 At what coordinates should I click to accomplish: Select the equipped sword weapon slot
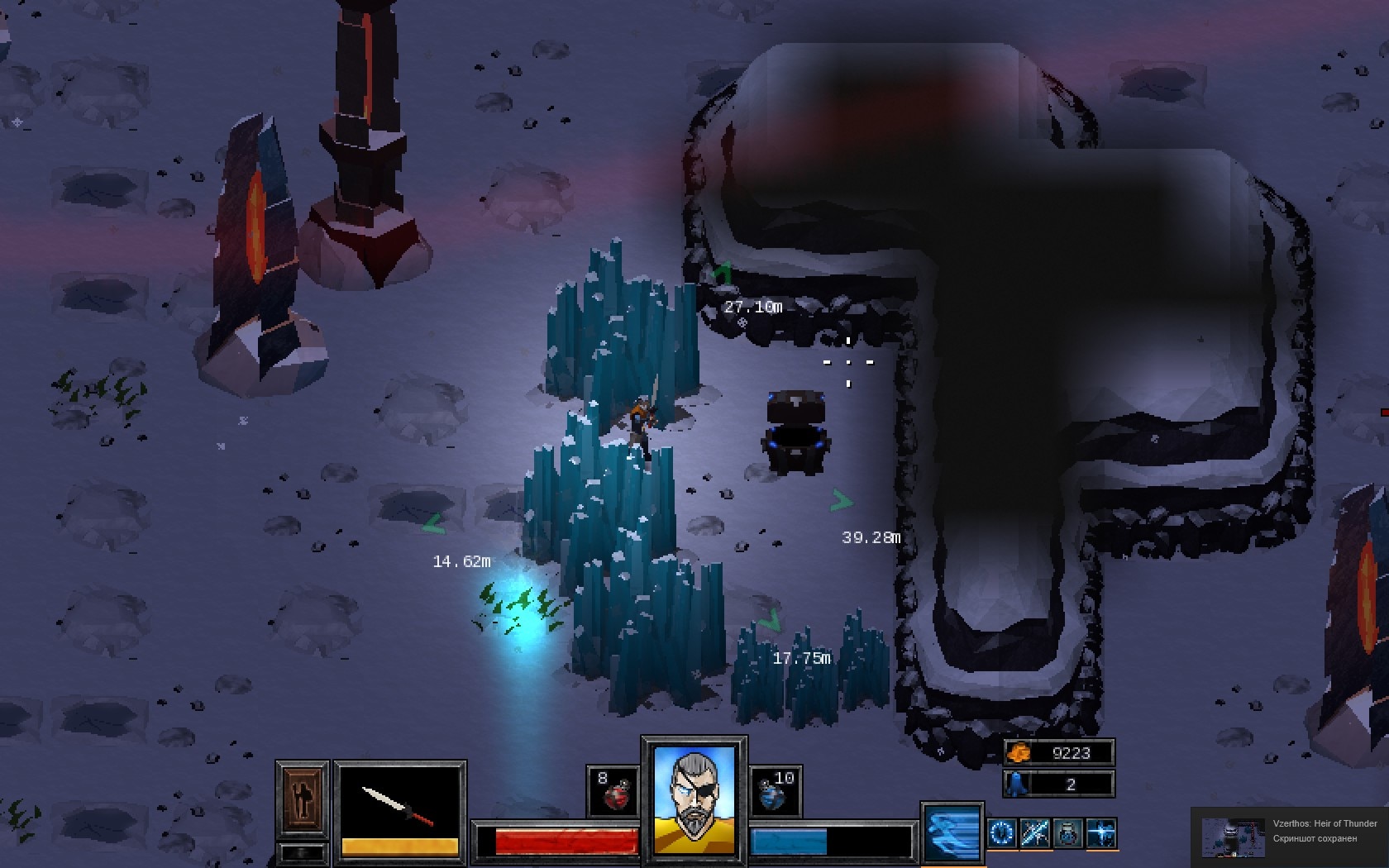pyautogui.click(x=399, y=804)
